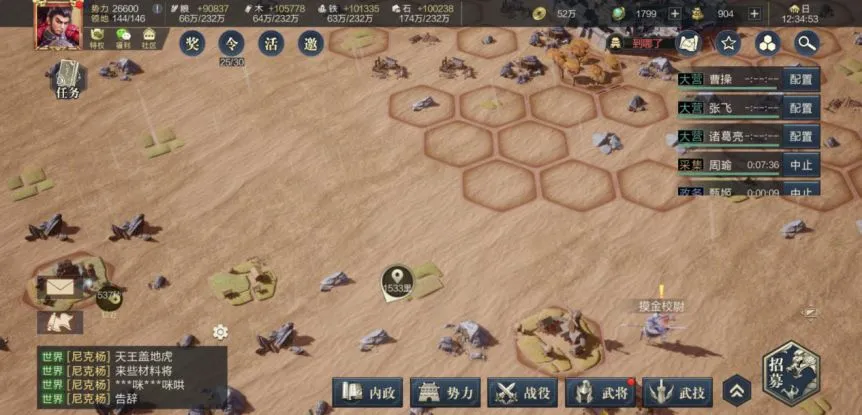
Task: Open the world map scroll icon
Action: pos(688,43)
